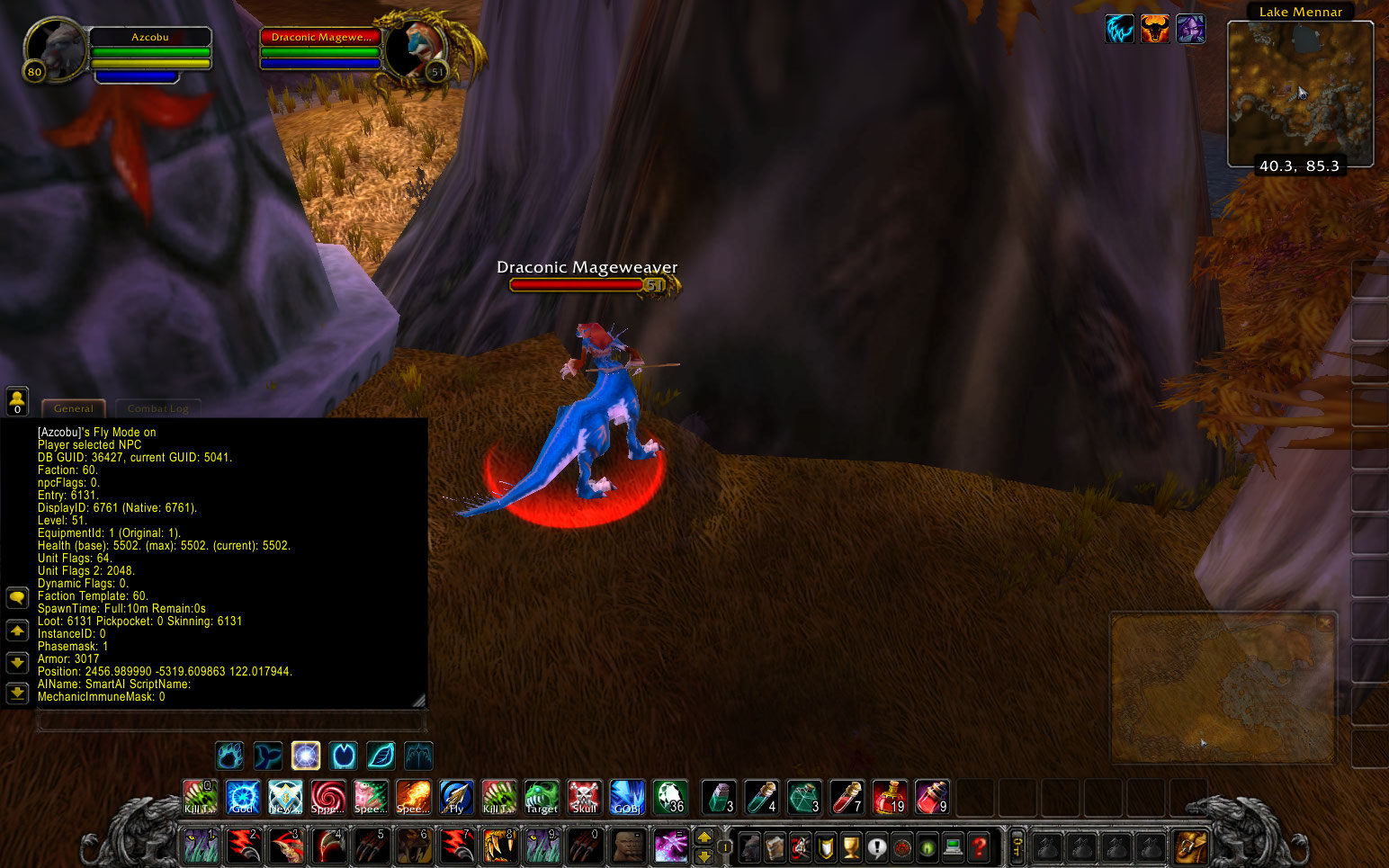Select the first form on the druid stance bar
1389x868 pixels.
(230, 756)
